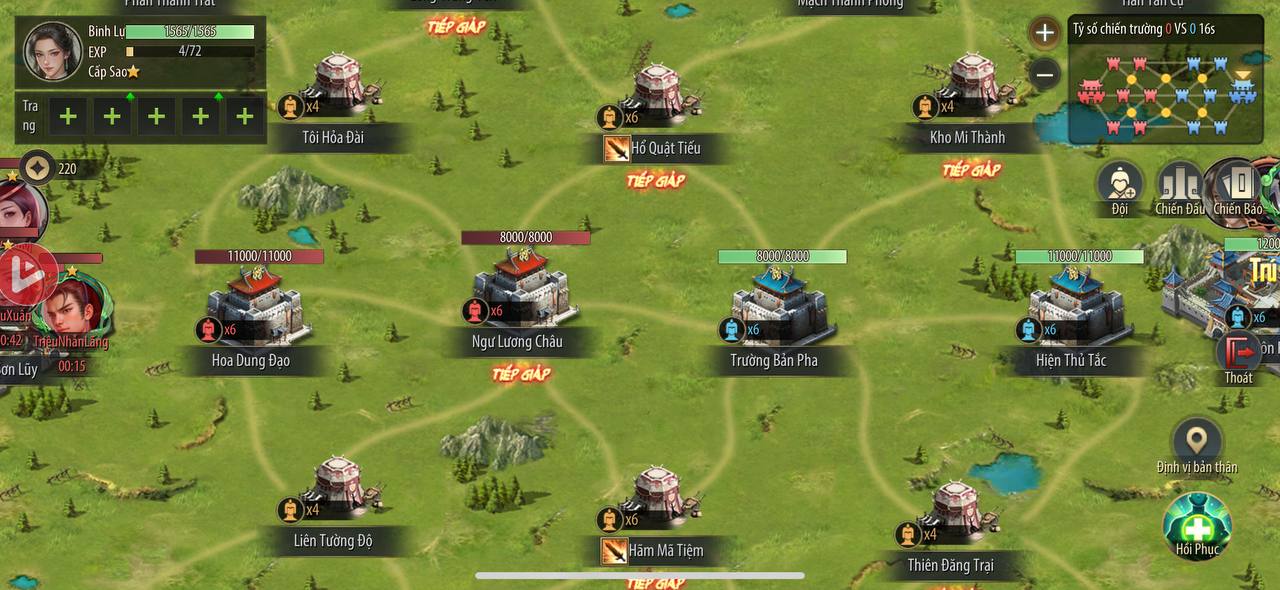Image resolution: width=1280 pixels, height=590 pixels.
Task: Select the Ngư Lương Châu fortress
Action: coord(518,290)
